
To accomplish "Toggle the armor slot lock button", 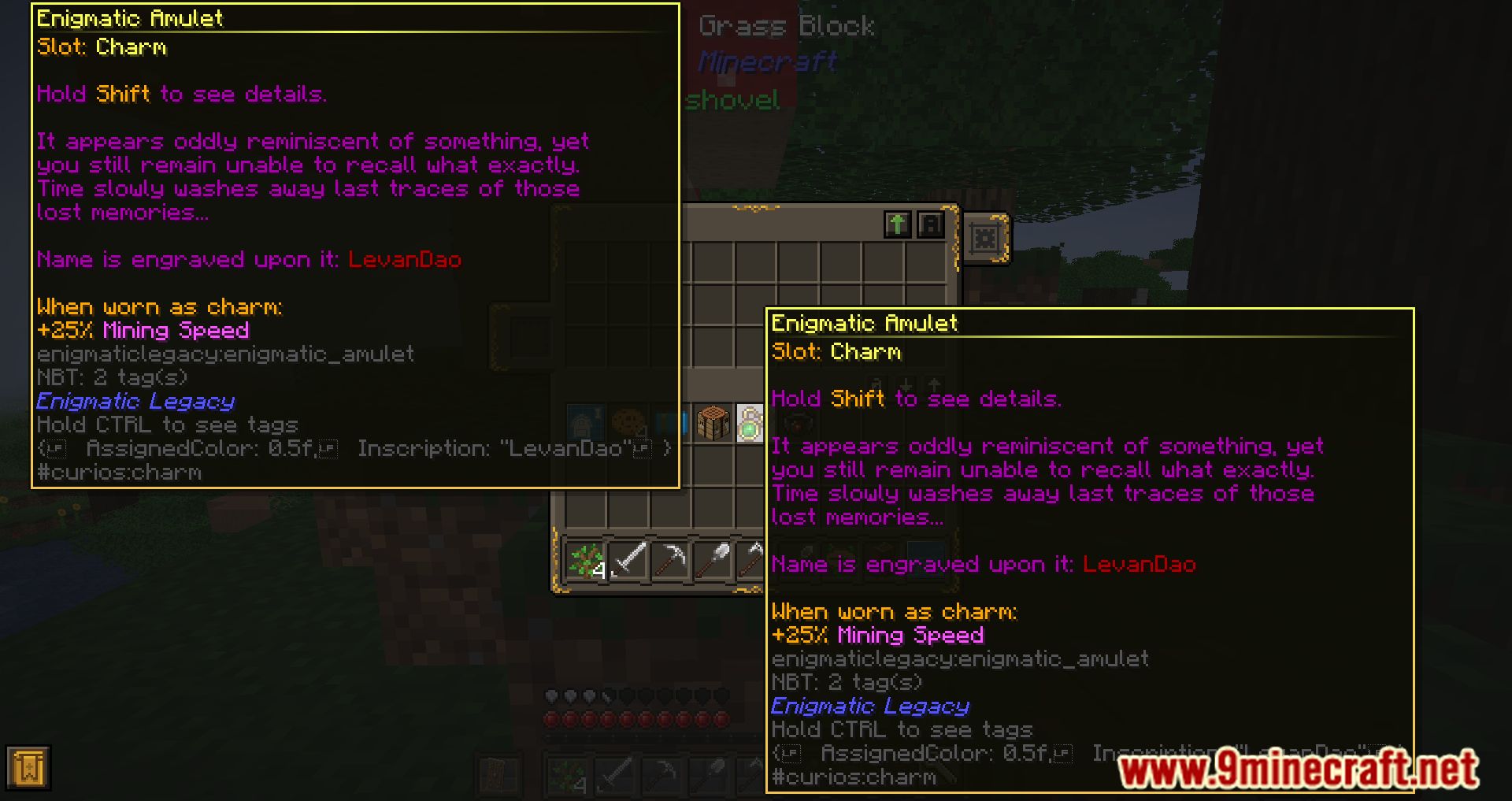I will pos(931,224).
